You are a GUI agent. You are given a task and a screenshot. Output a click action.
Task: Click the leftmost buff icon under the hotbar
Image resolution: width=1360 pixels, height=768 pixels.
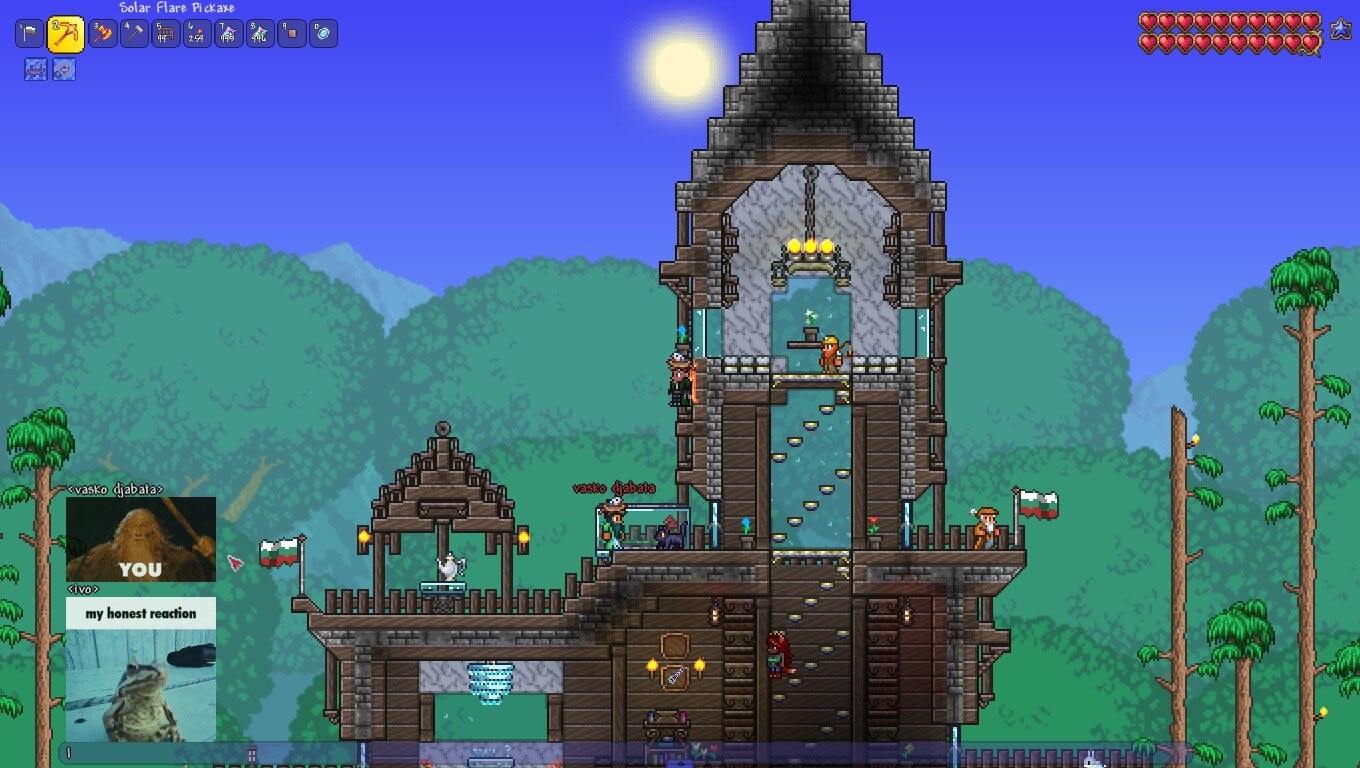(x=36, y=70)
